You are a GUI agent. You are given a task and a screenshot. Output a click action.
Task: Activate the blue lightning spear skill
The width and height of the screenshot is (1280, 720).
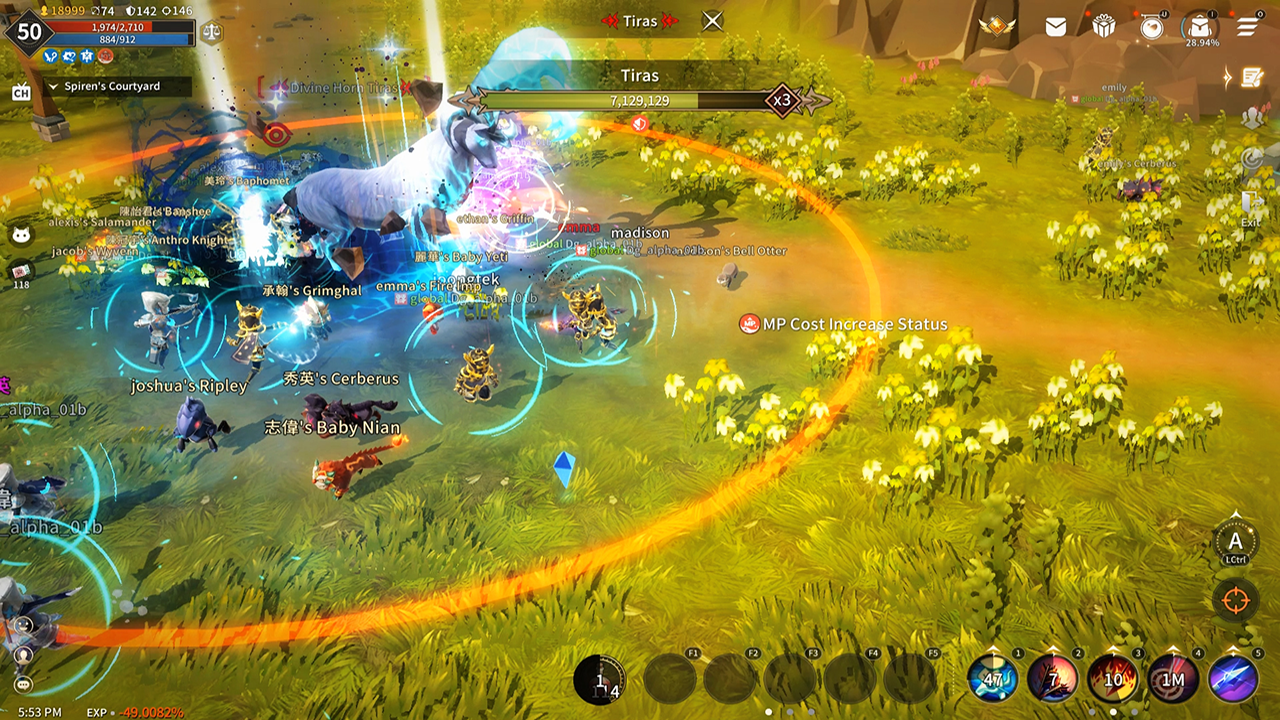[x=1233, y=679]
